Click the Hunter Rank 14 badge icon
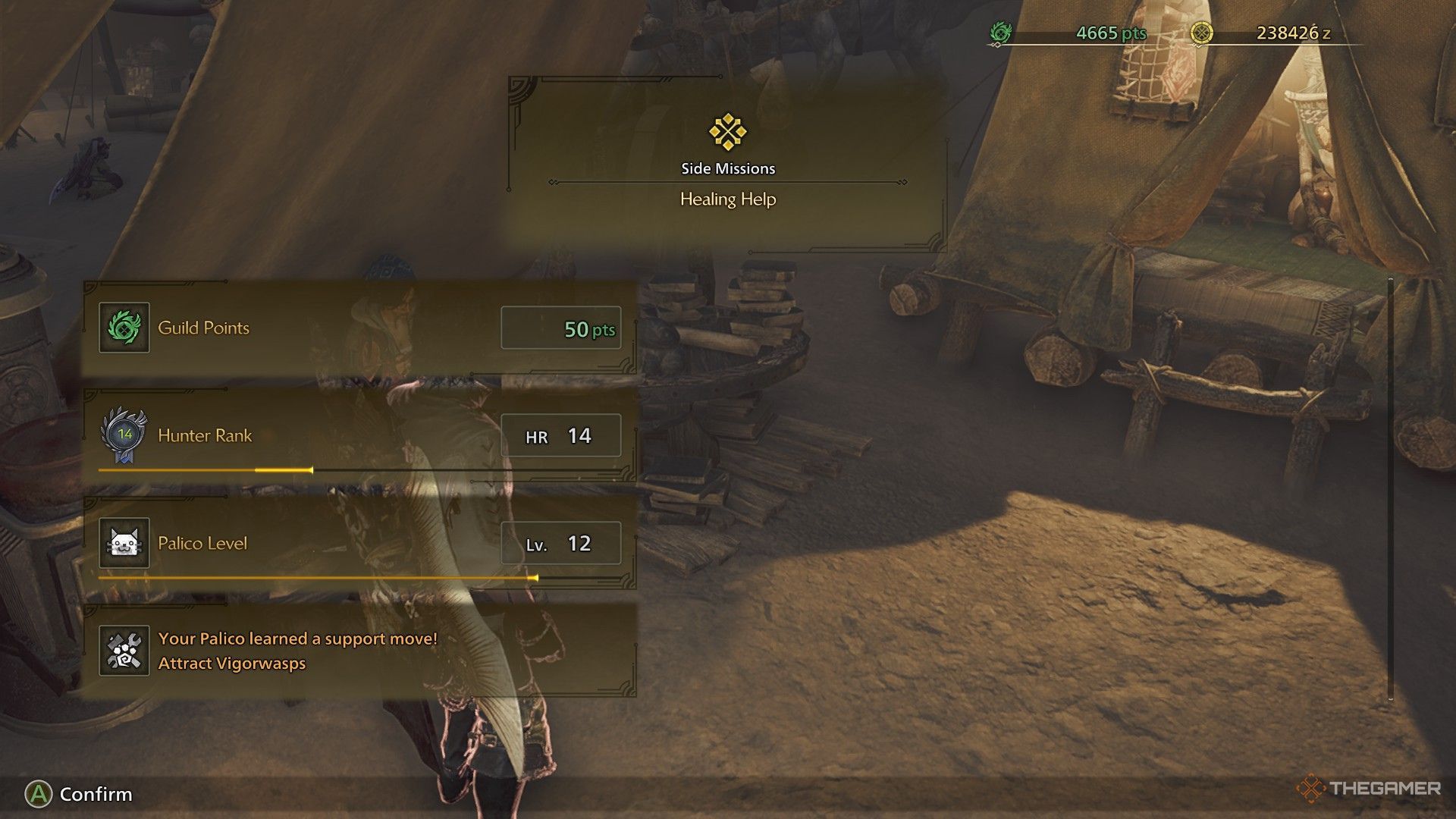The height and width of the screenshot is (819, 1456). click(x=124, y=435)
